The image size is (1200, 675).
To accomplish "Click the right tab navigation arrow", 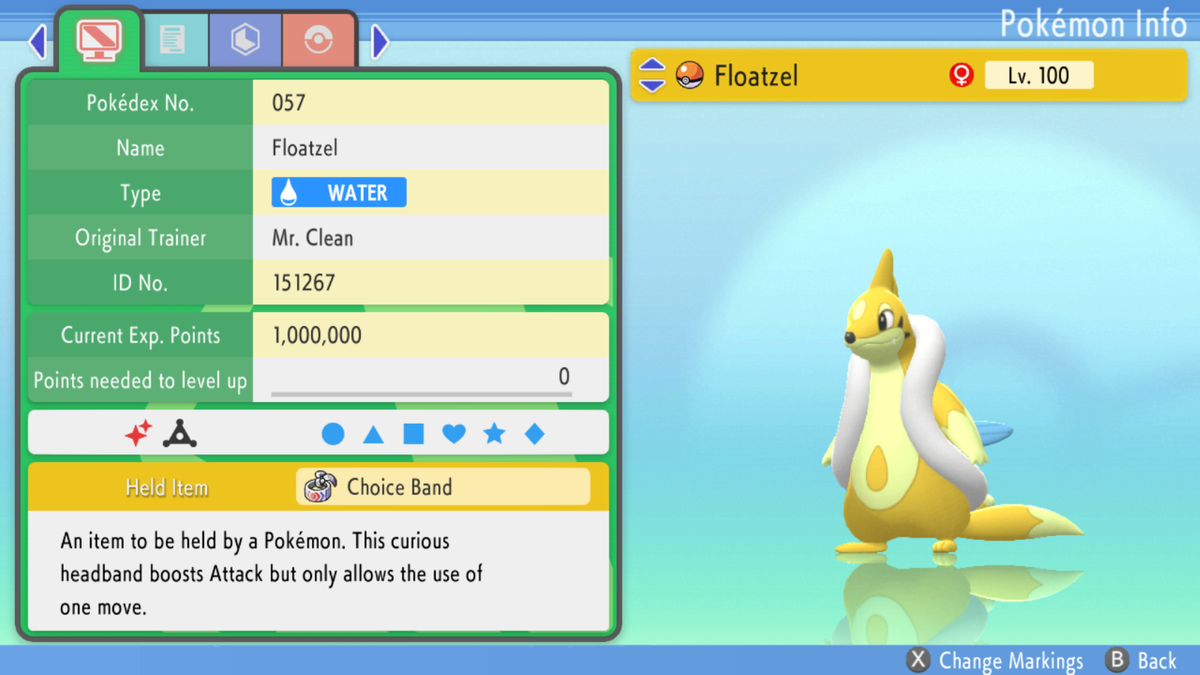I will 380,41.
